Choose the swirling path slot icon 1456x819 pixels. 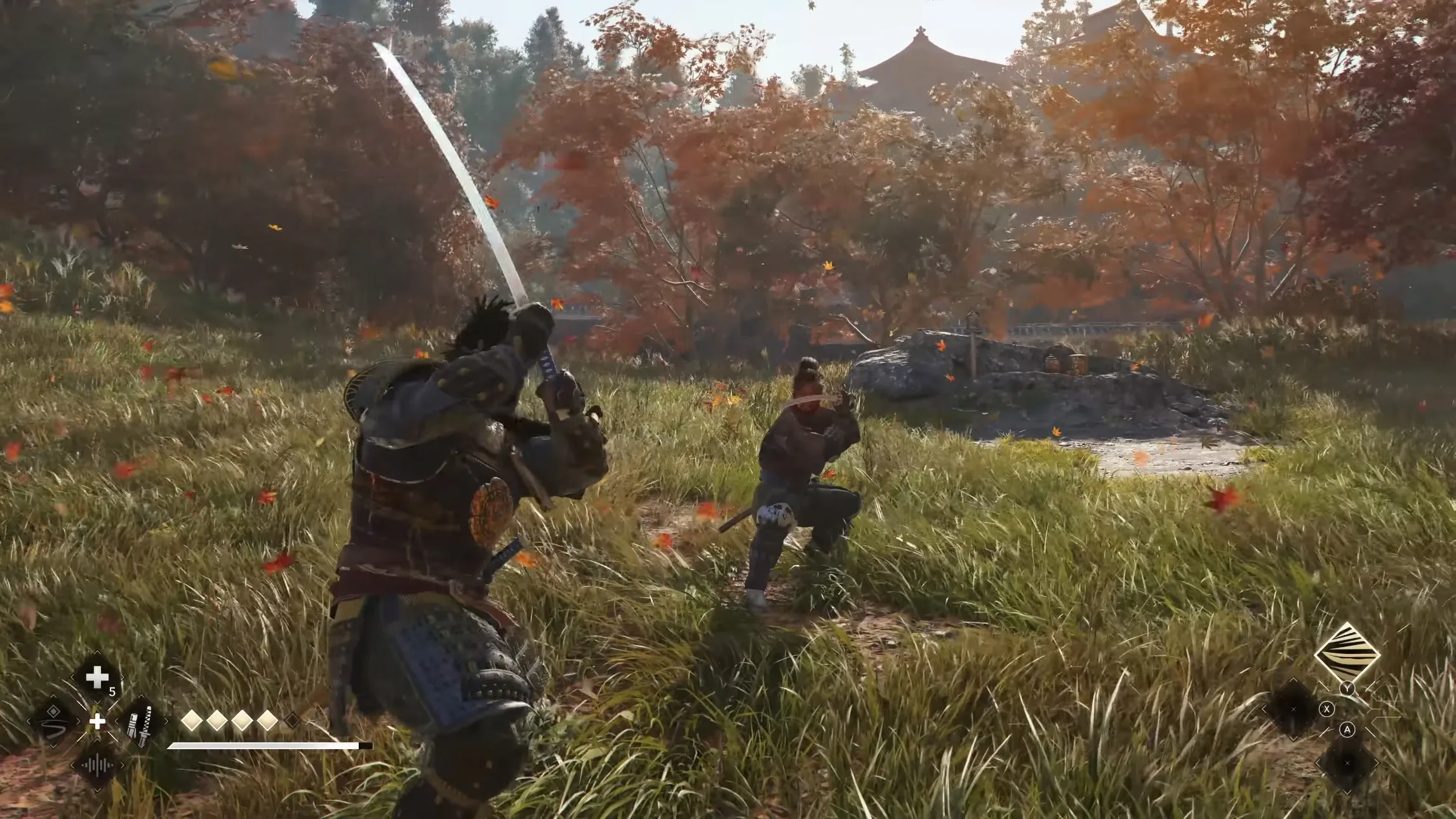click(53, 722)
